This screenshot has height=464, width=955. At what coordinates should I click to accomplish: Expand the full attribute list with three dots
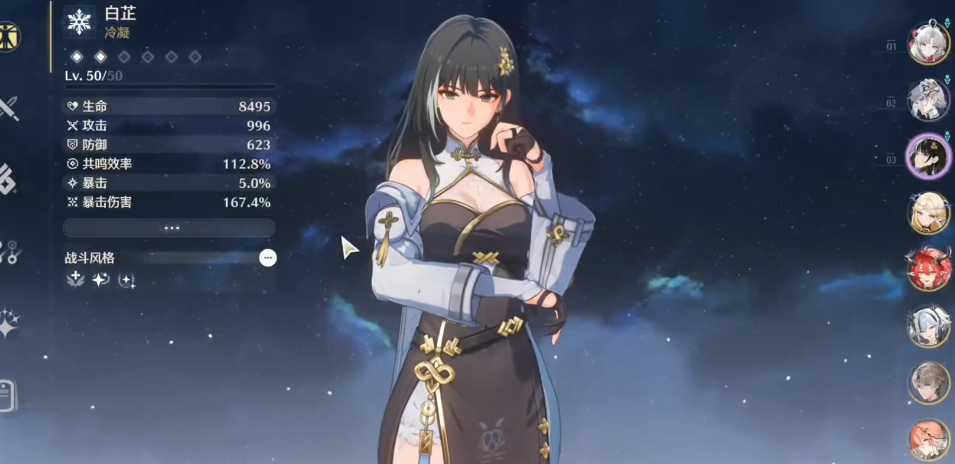(x=171, y=228)
